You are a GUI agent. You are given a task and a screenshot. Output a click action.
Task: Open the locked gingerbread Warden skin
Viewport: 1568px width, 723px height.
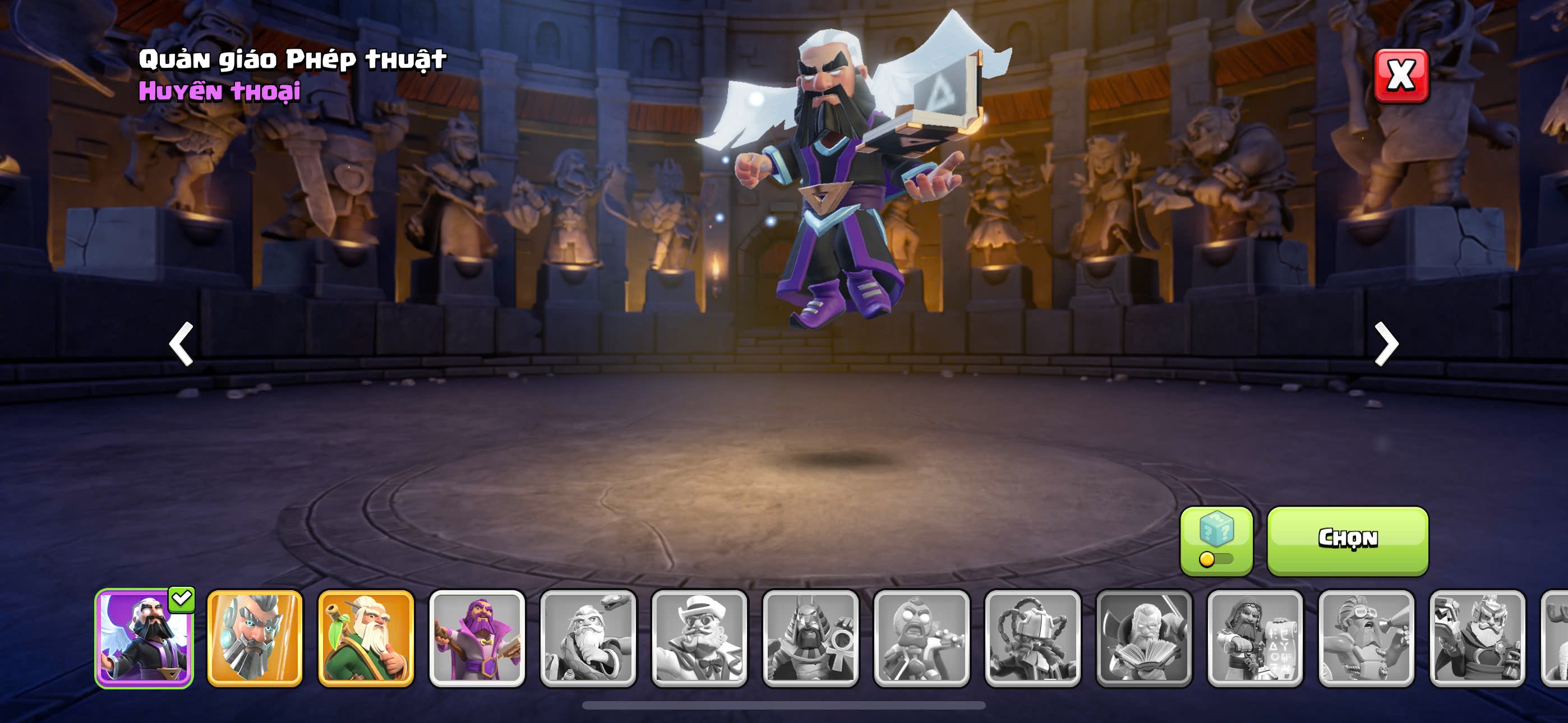point(921,638)
